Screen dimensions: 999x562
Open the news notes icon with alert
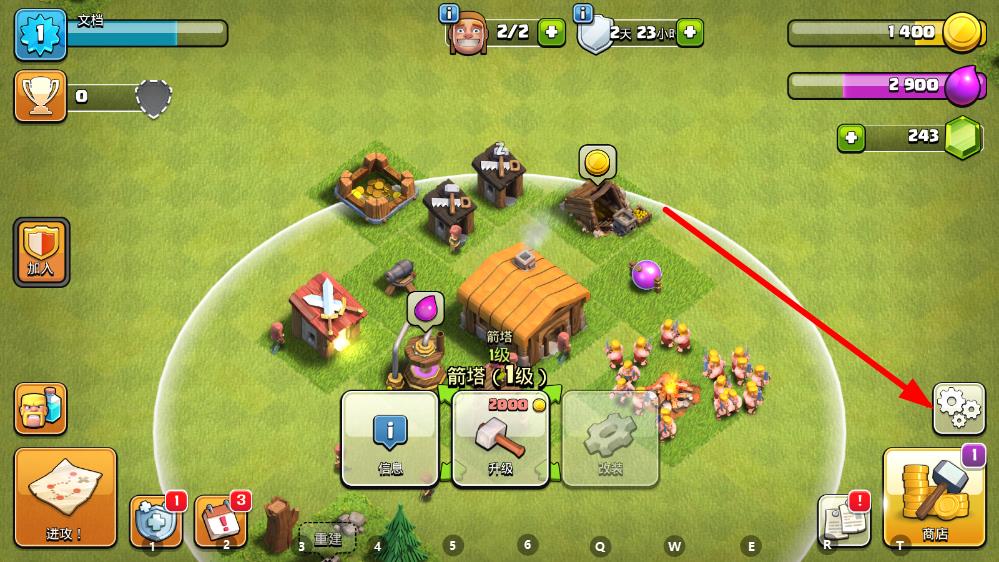point(840,521)
